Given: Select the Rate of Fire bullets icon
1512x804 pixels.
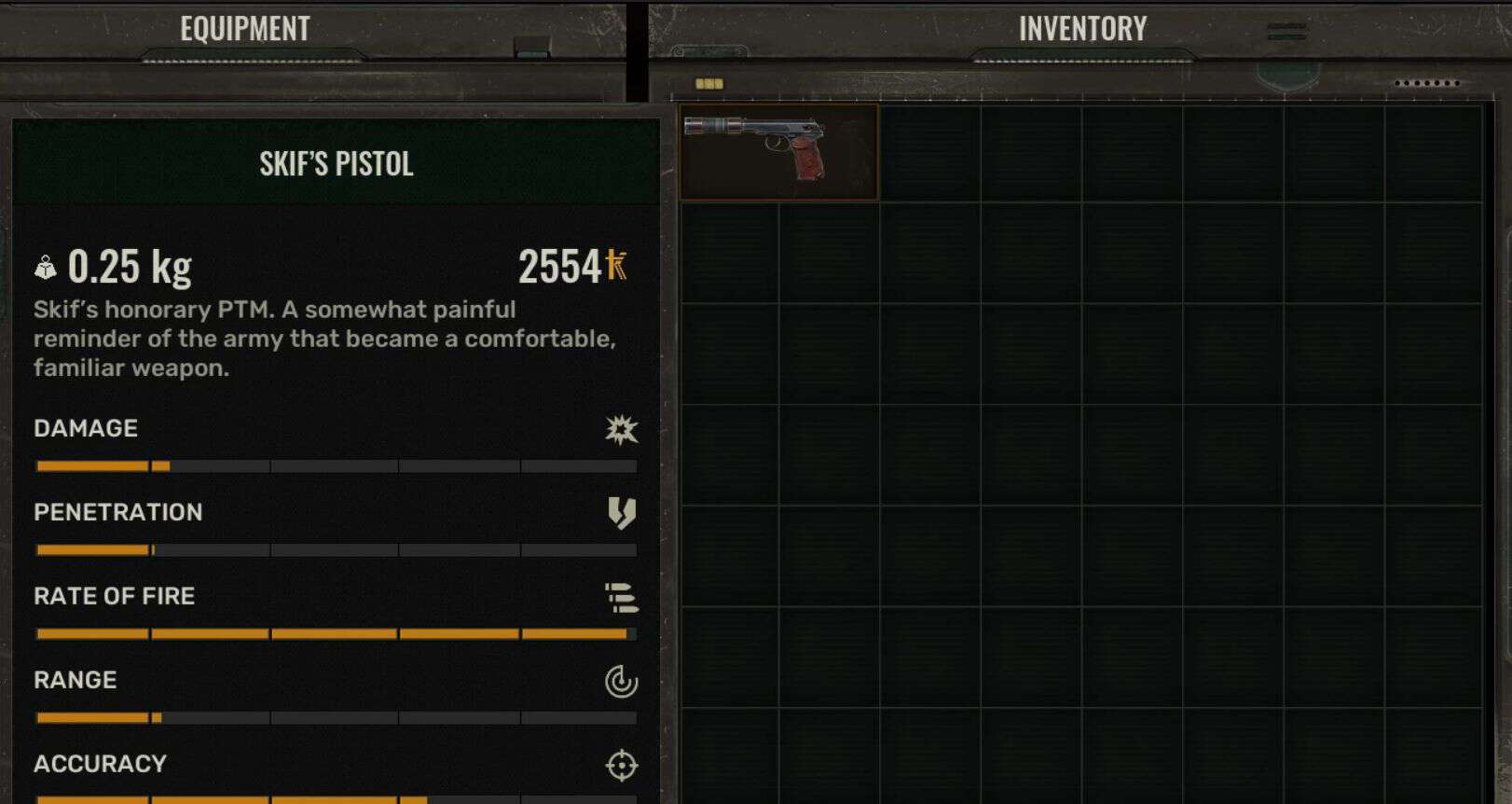Looking at the screenshot, I should (621, 597).
